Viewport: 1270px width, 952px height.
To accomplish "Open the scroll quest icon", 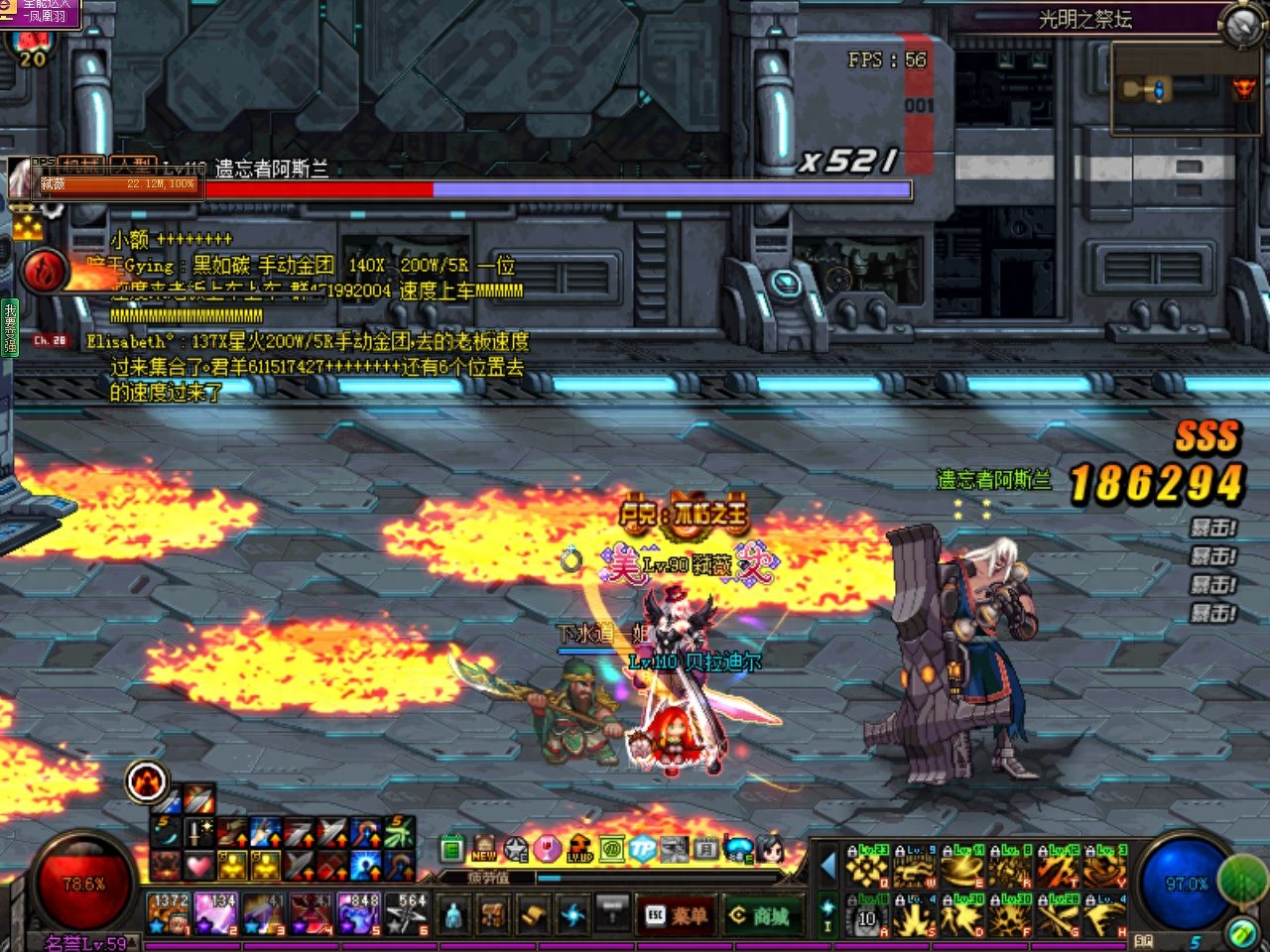I will coord(534,913).
